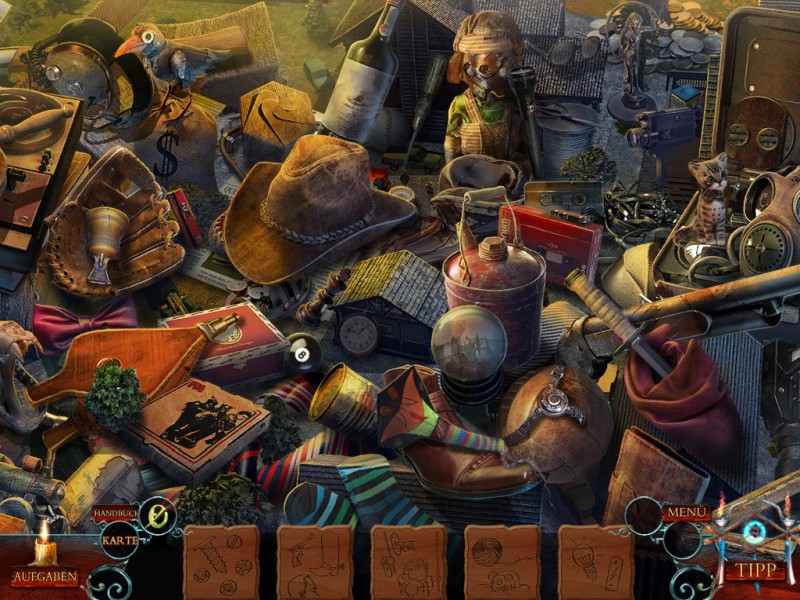The height and width of the screenshot is (600, 800).
Task: Open the Menü button
Action: point(687,513)
